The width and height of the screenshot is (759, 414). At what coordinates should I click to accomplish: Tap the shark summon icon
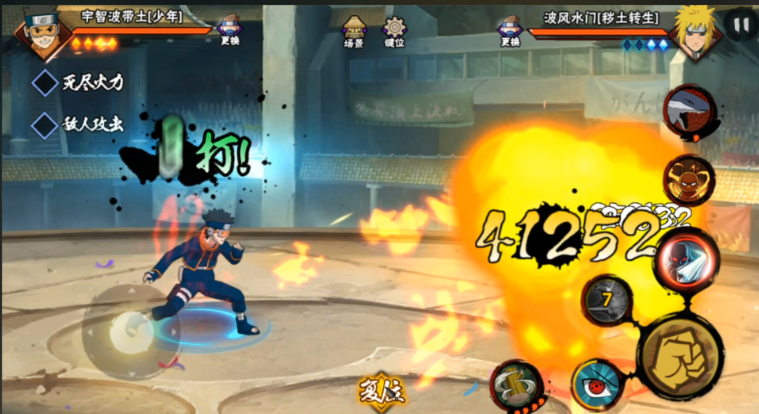(690, 110)
